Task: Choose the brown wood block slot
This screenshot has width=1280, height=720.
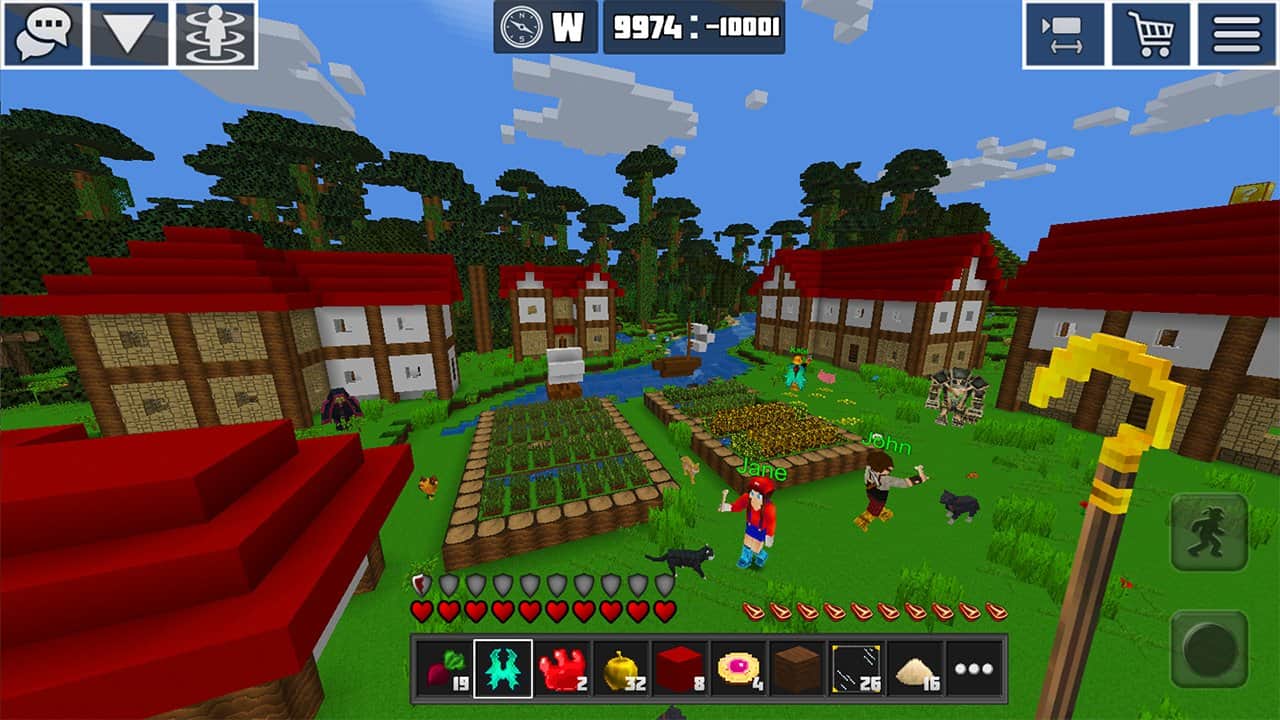Action: (798, 668)
